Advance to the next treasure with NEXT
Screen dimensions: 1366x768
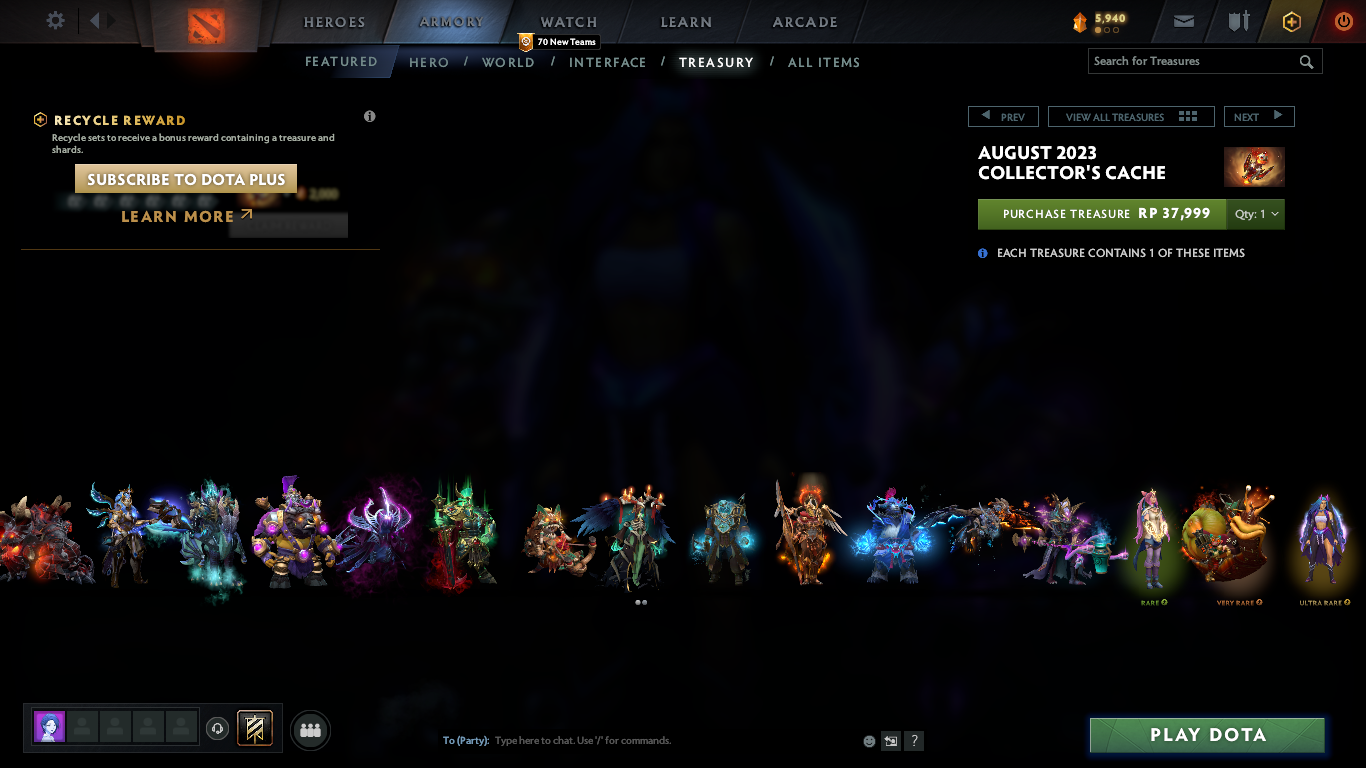click(x=1259, y=116)
